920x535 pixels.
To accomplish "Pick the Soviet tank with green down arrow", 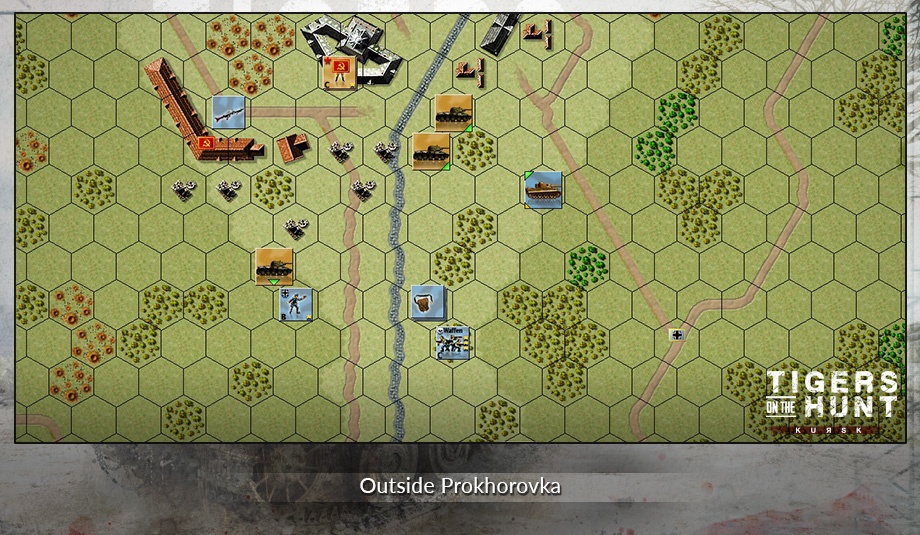I will 273,266.
